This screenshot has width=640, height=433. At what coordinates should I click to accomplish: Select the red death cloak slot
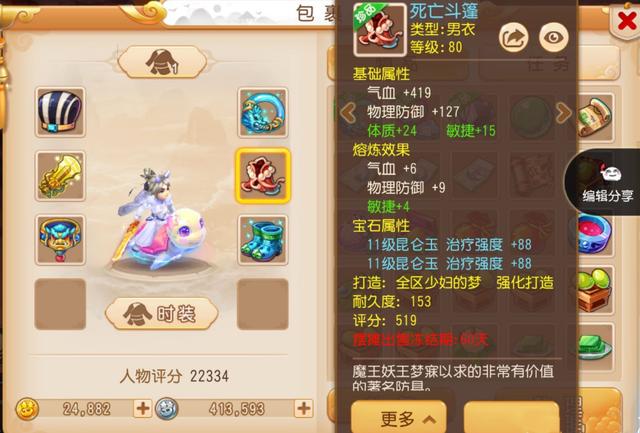pyautogui.click(x=263, y=175)
